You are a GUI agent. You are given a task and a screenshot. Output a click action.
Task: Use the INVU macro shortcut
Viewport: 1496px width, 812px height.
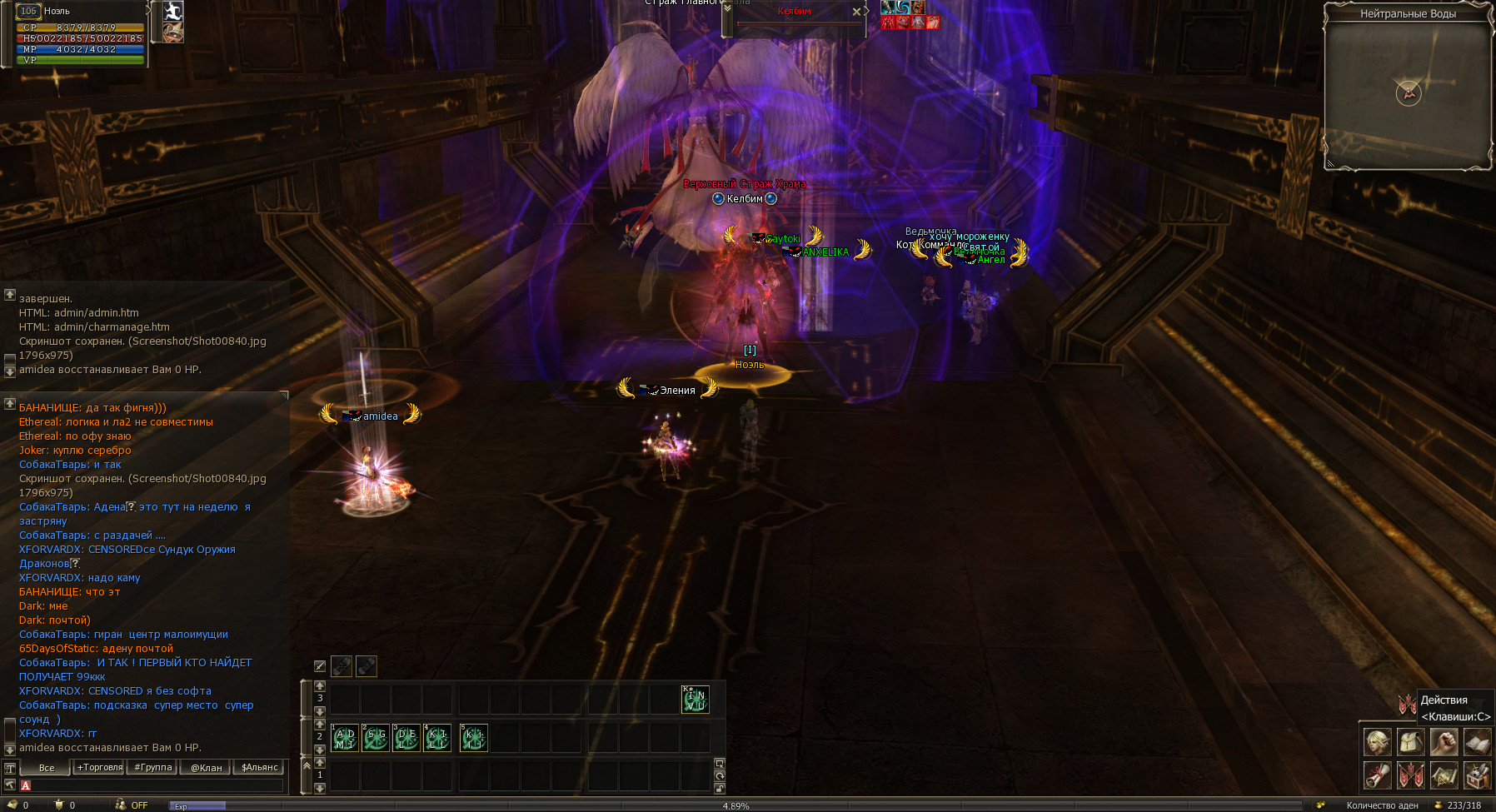tap(695, 700)
